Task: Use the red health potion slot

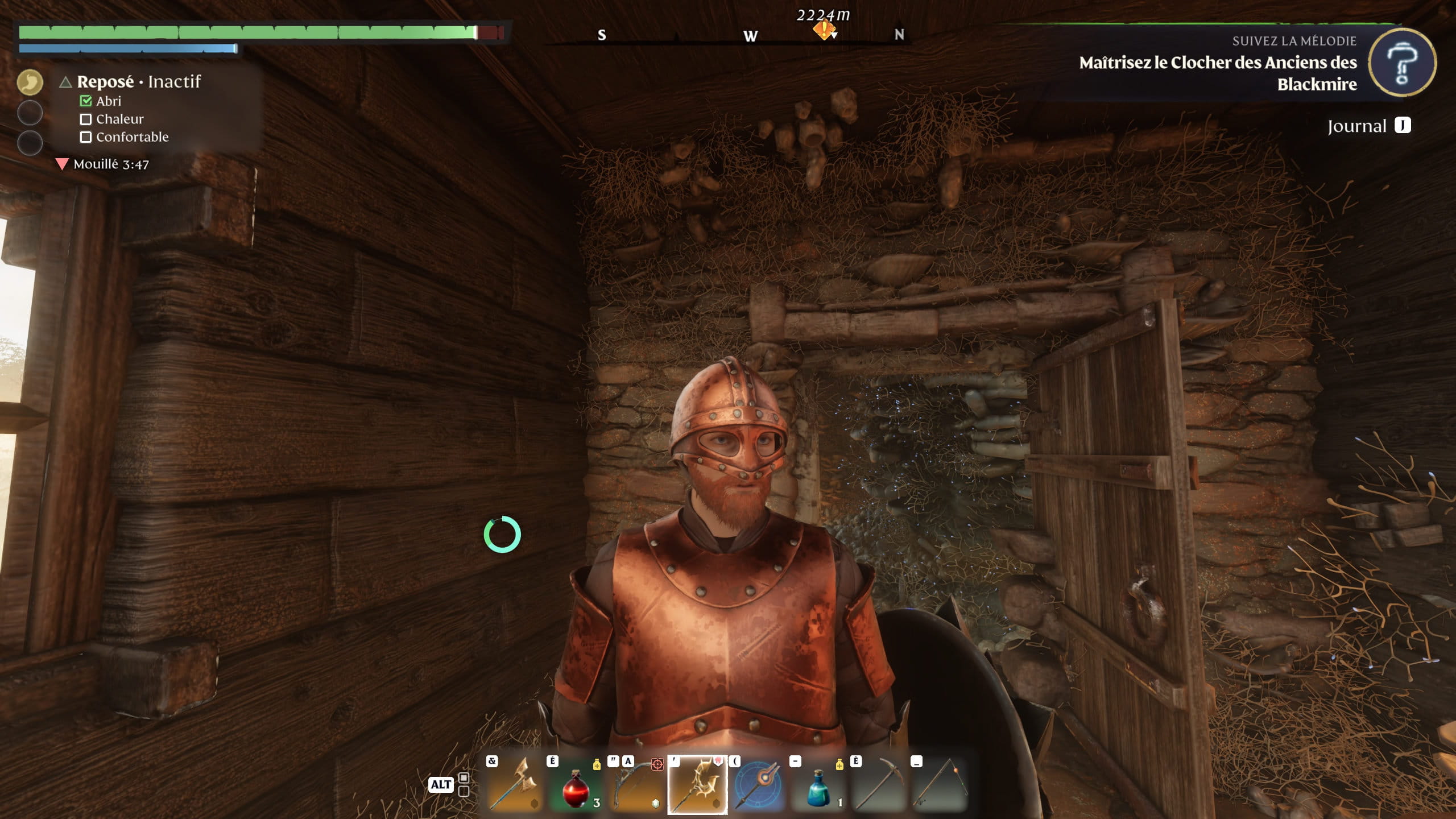Action: [x=576, y=785]
